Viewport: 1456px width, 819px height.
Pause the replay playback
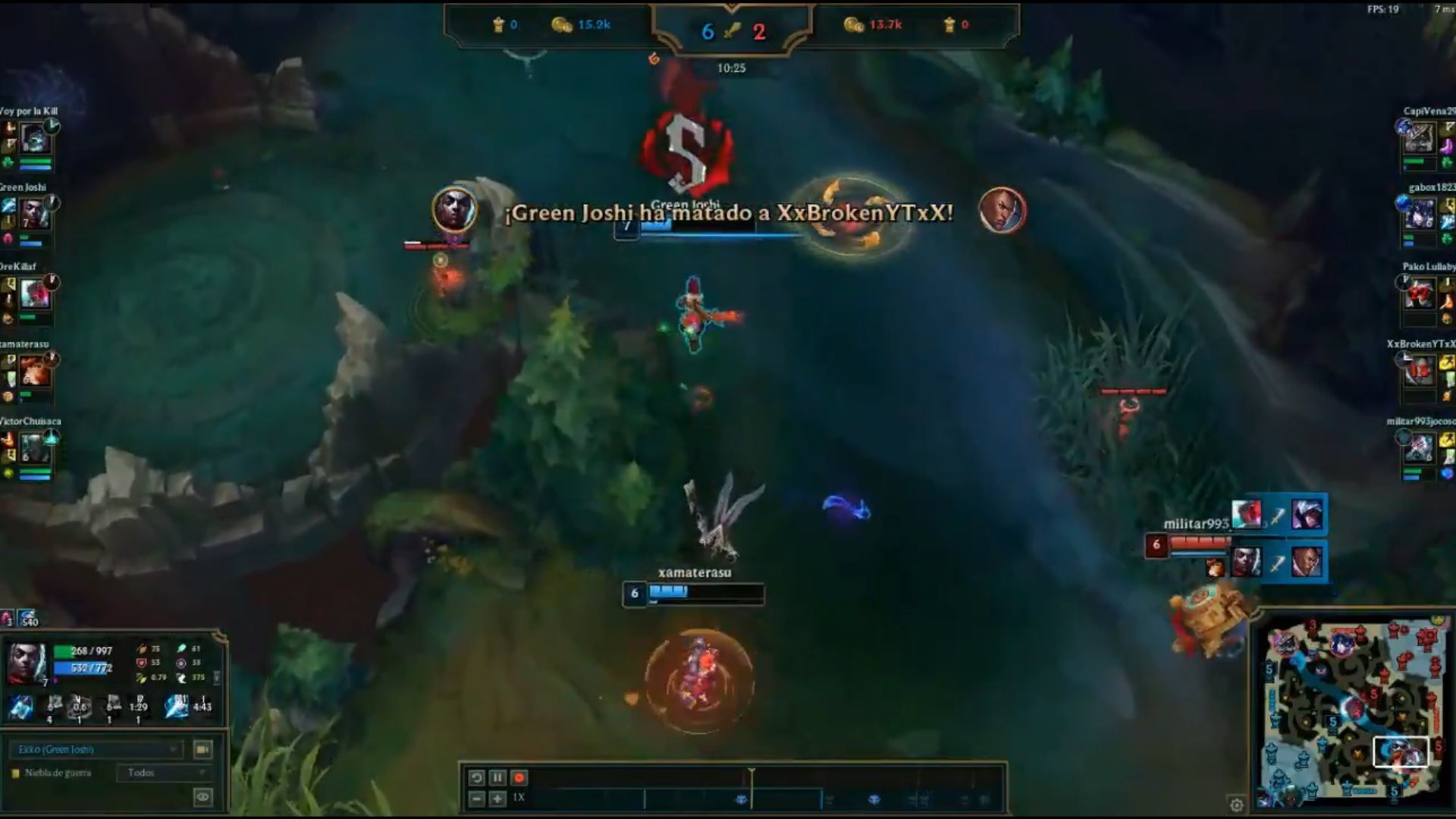(497, 777)
